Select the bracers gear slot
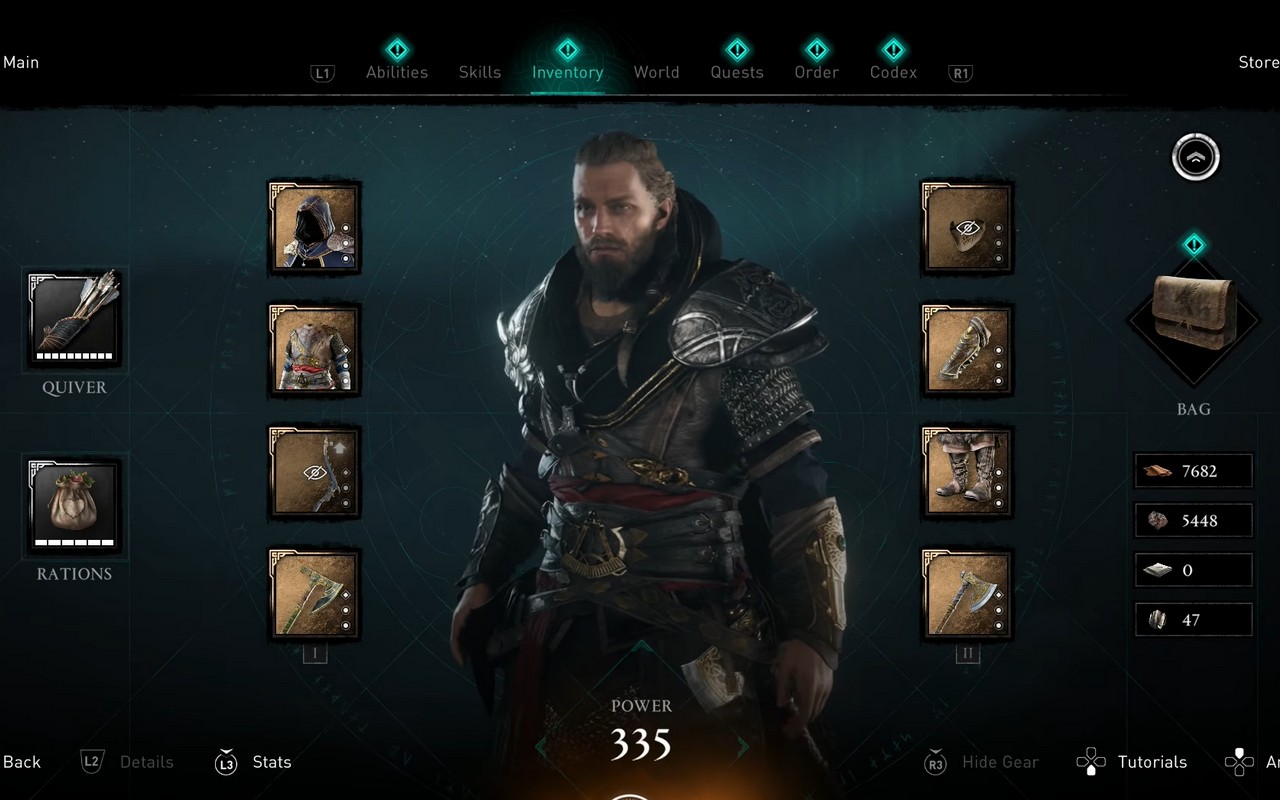 coord(965,350)
